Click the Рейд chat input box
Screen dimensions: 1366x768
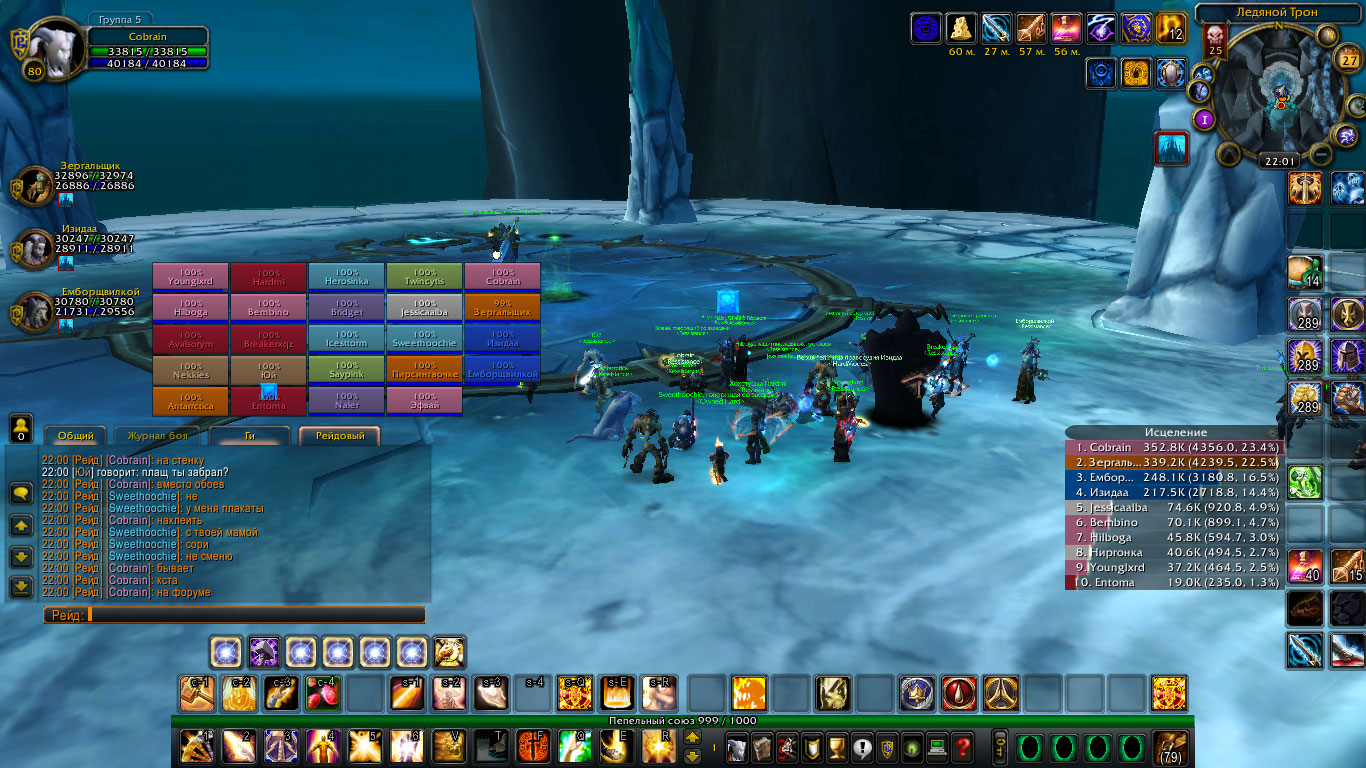(255, 615)
